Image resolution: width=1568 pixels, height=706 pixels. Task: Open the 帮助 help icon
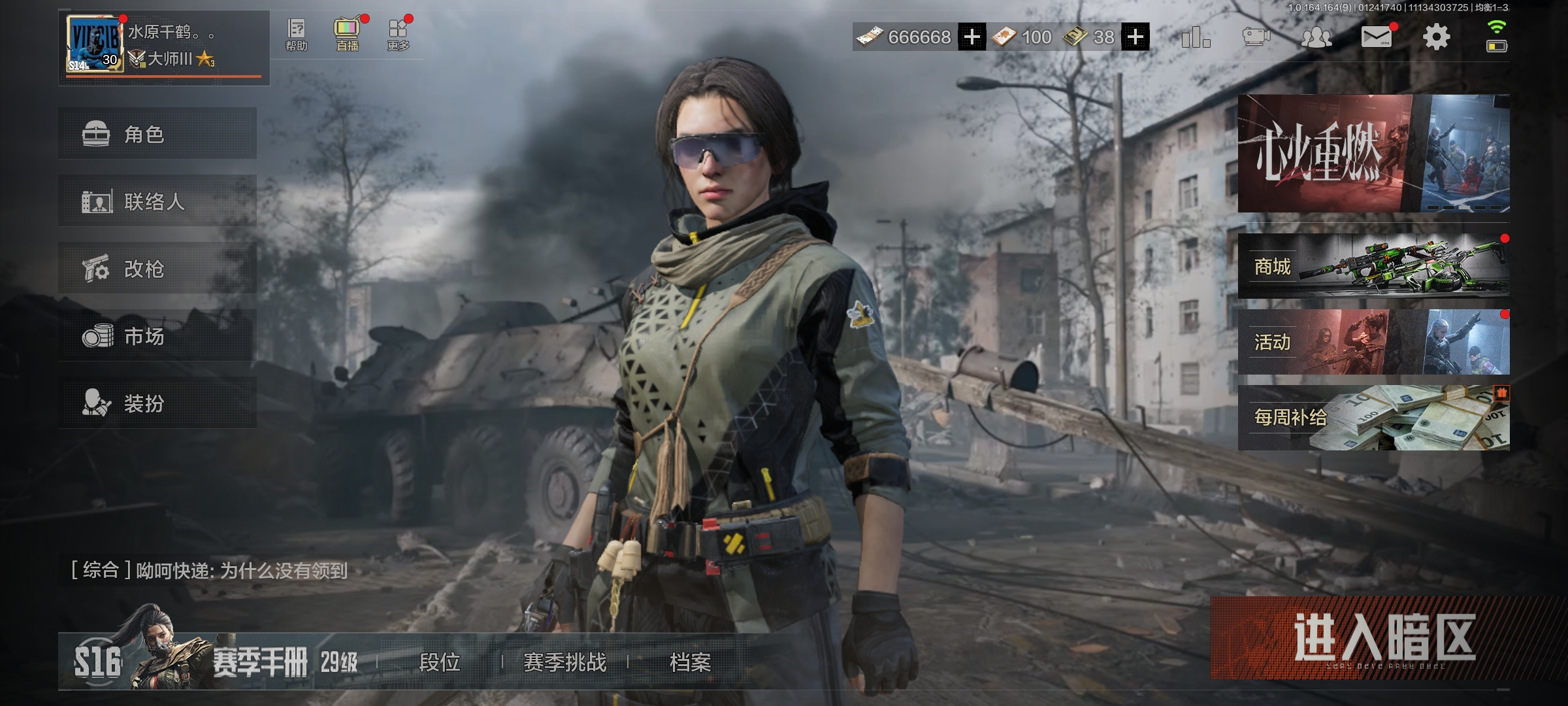click(296, 35)
